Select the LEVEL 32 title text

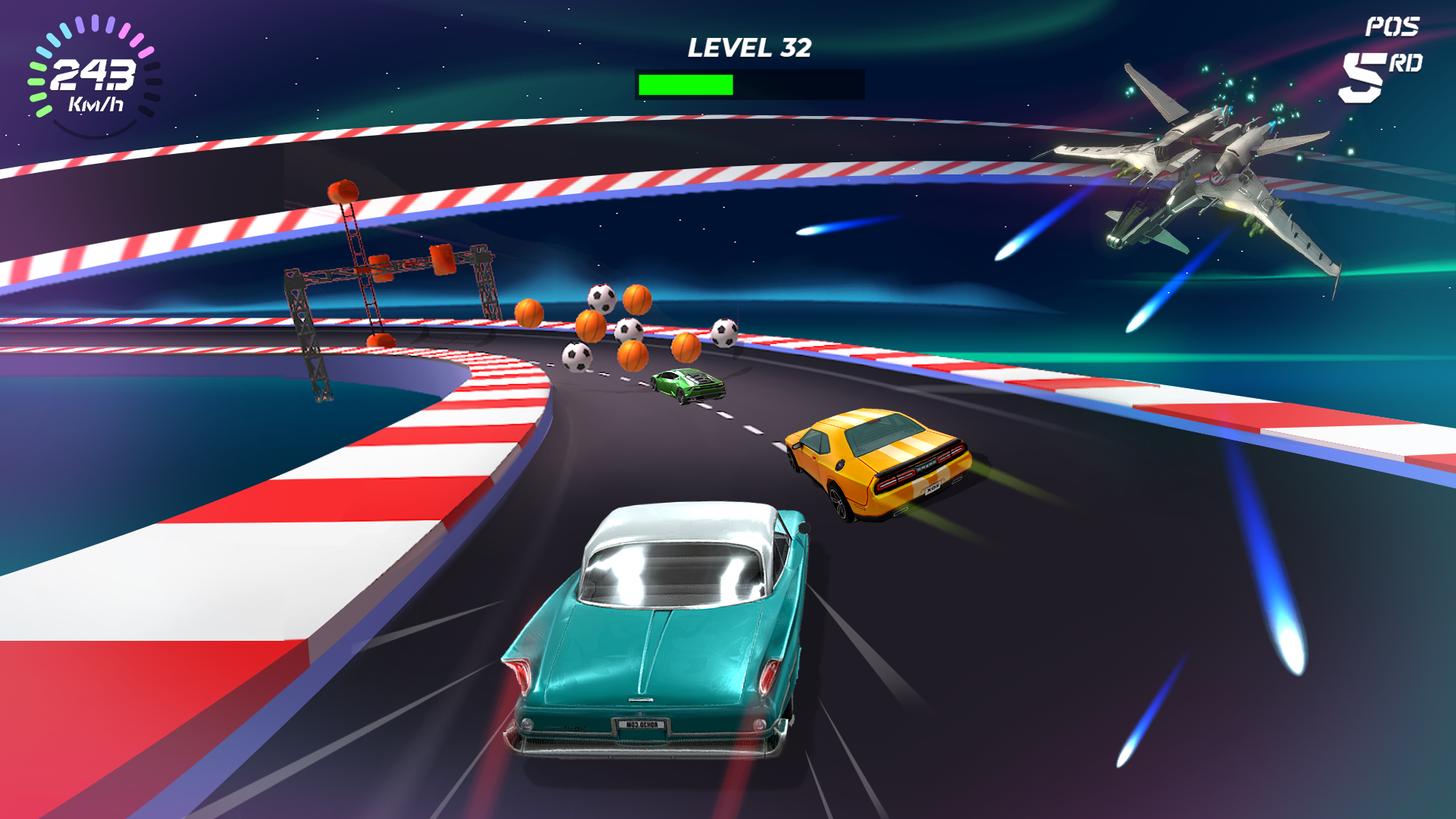[x=749, y=48]
